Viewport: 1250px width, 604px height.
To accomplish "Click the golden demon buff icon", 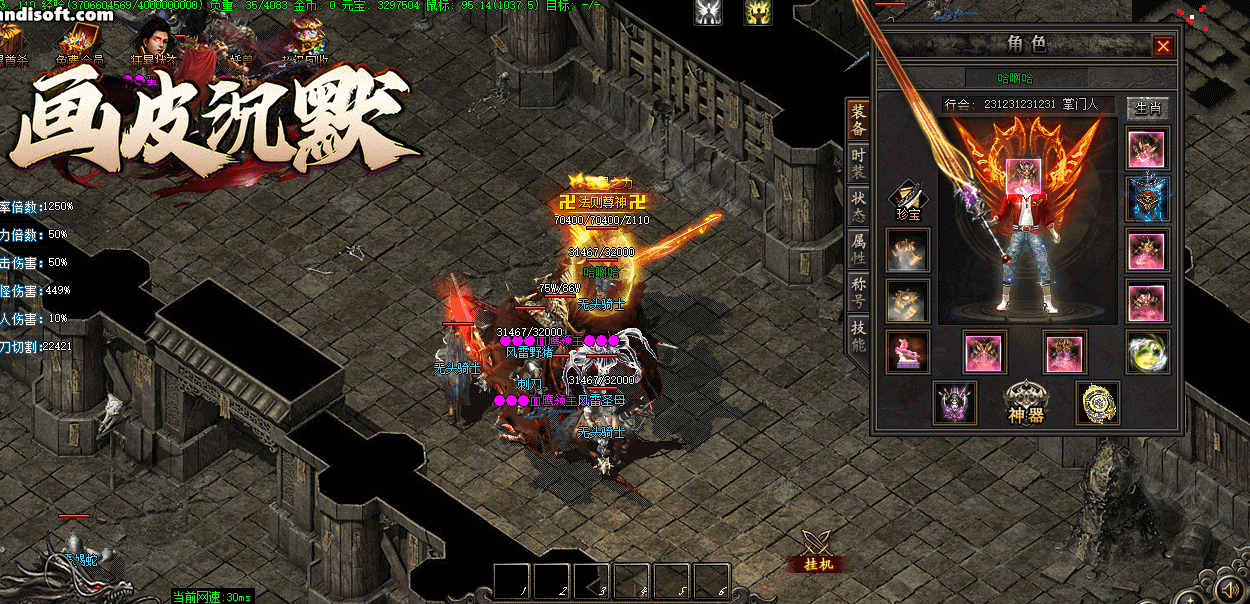I will coord(757,12).
